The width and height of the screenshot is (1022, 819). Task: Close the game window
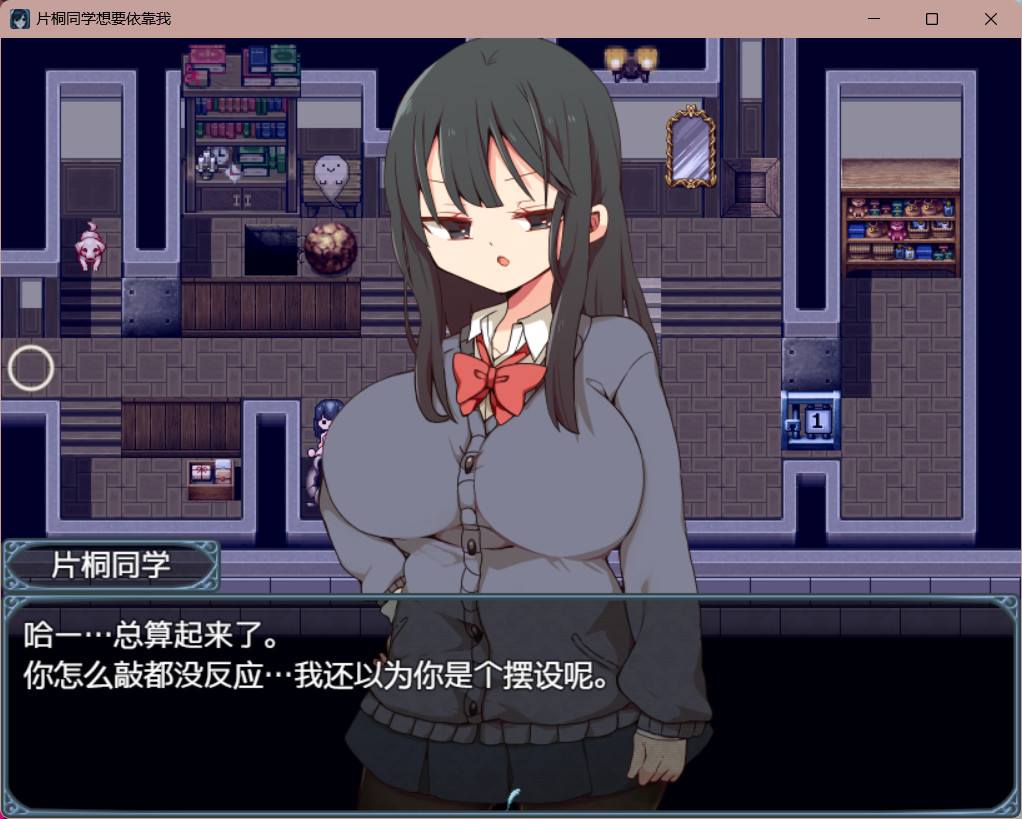click(x=990, y=19)
